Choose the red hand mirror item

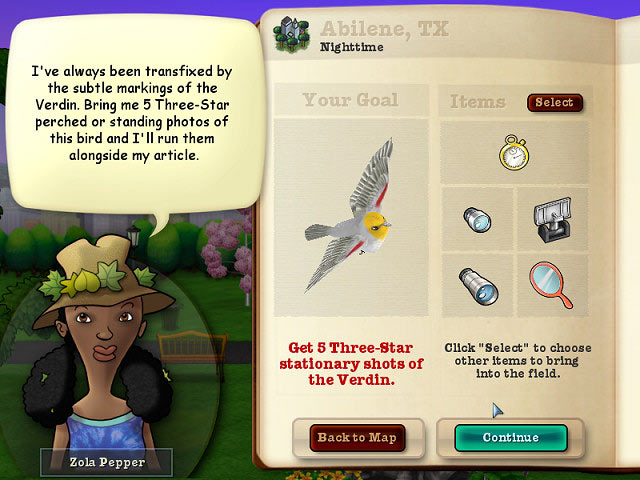[548, 283]
